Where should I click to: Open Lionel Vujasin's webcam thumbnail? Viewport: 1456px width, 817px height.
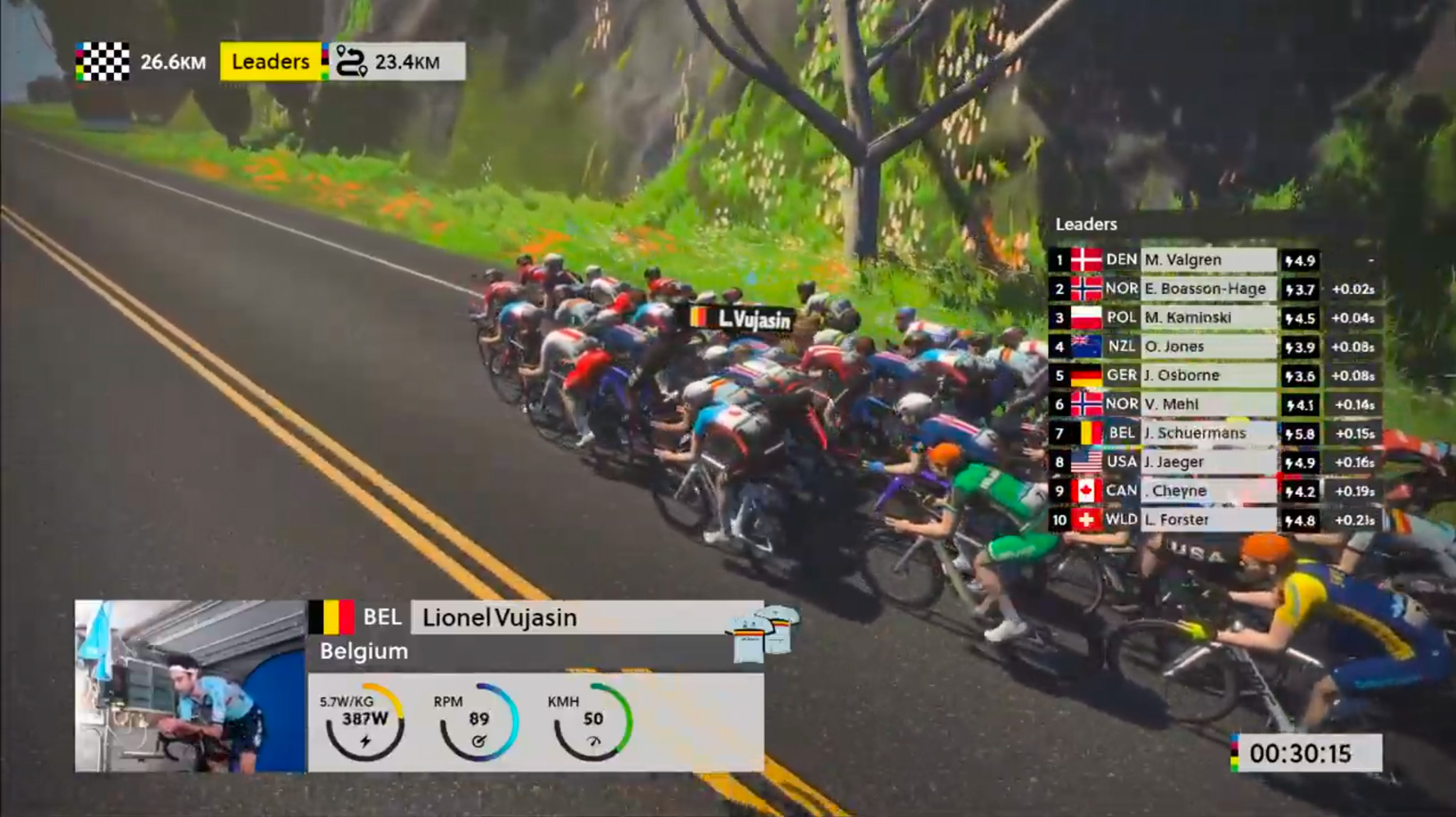click(191, 686)
